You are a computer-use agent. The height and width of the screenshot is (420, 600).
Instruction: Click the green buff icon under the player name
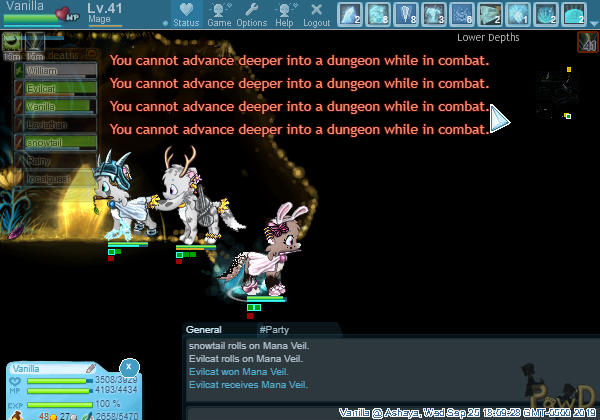pos(12,41)
